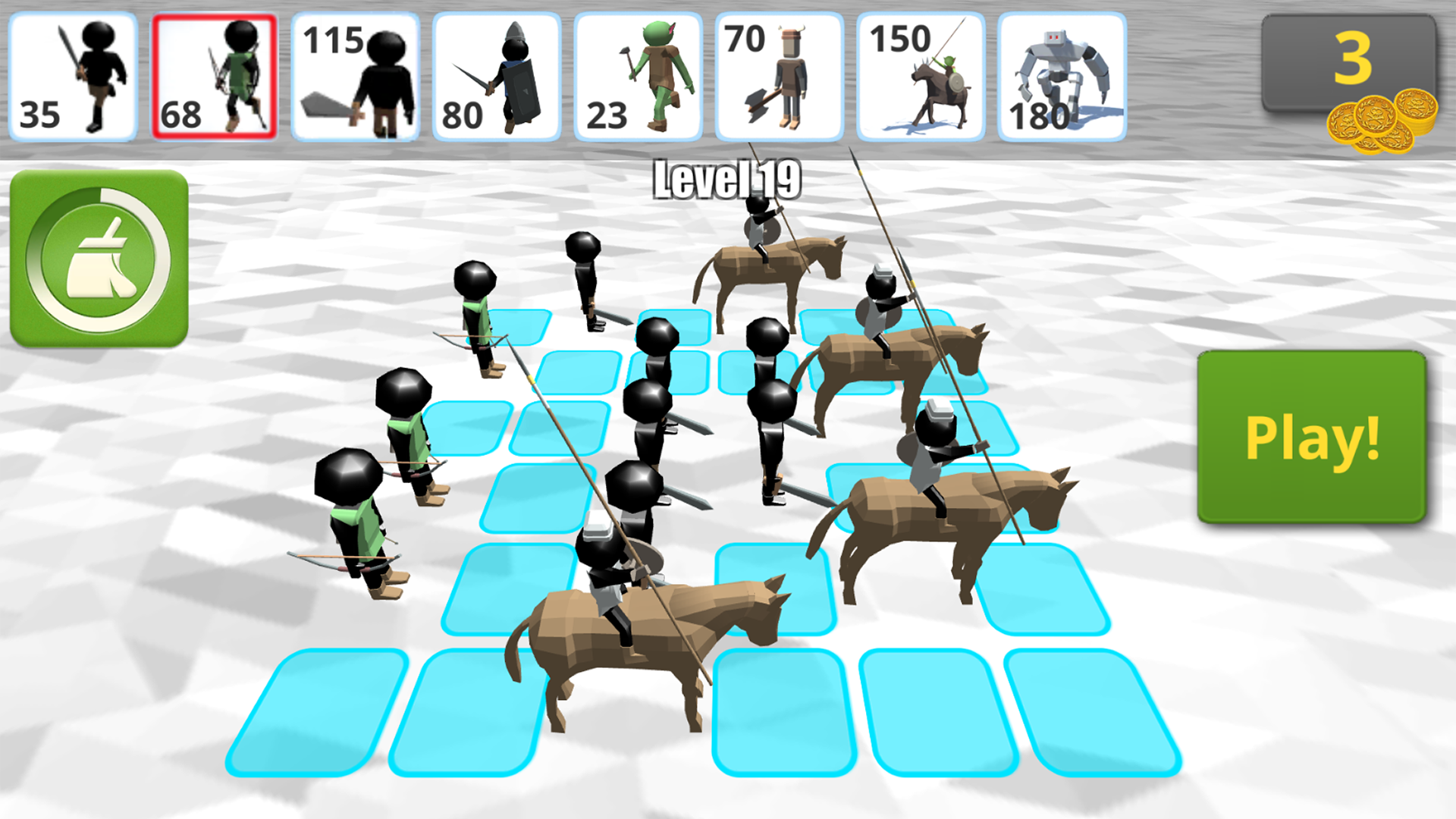The width and height of the screenshot is (1456, 819).
Task: Tap the Level 19 label
Action: [726, 178]
